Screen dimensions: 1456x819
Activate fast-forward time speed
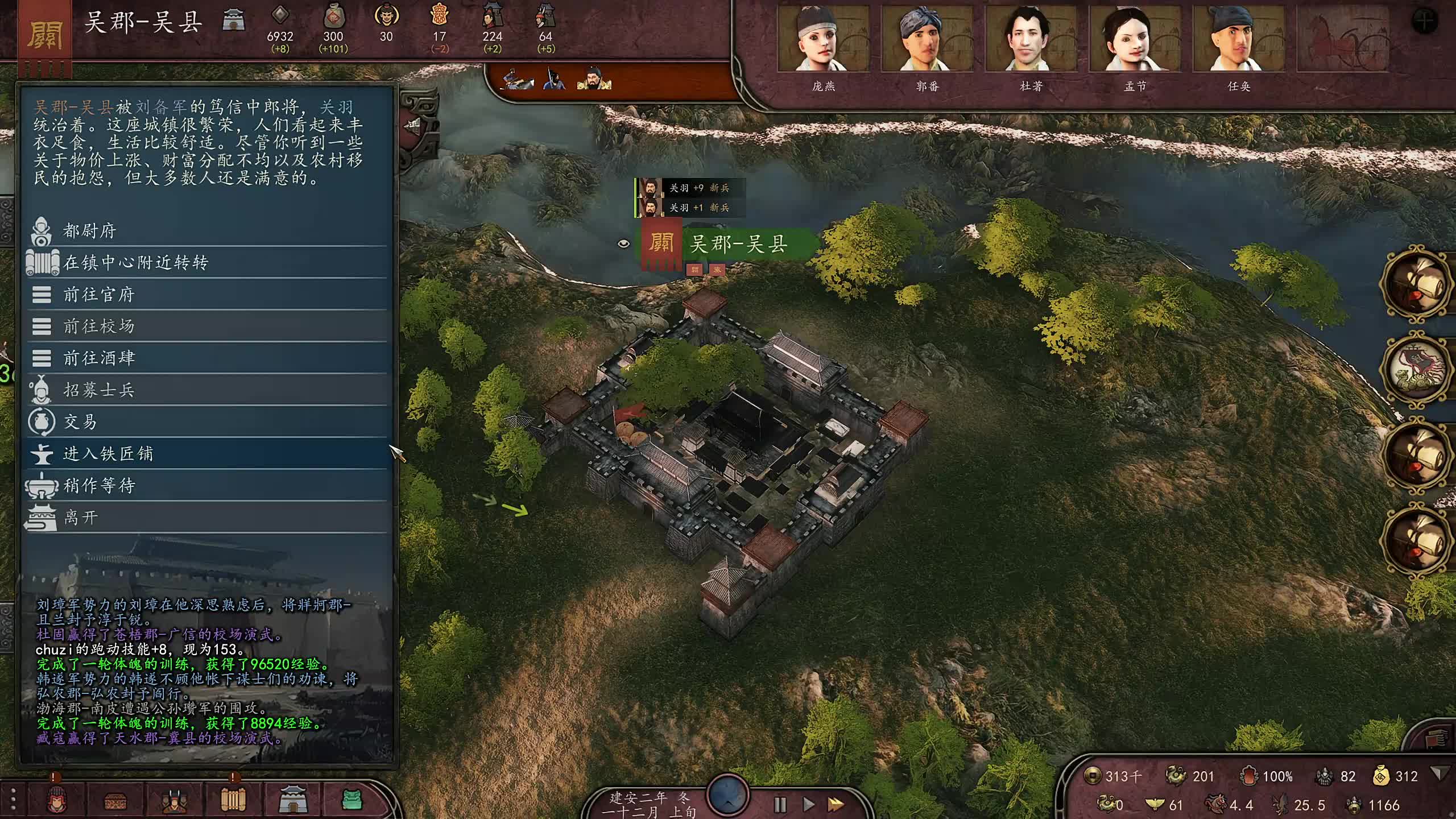tap(835, 805)
